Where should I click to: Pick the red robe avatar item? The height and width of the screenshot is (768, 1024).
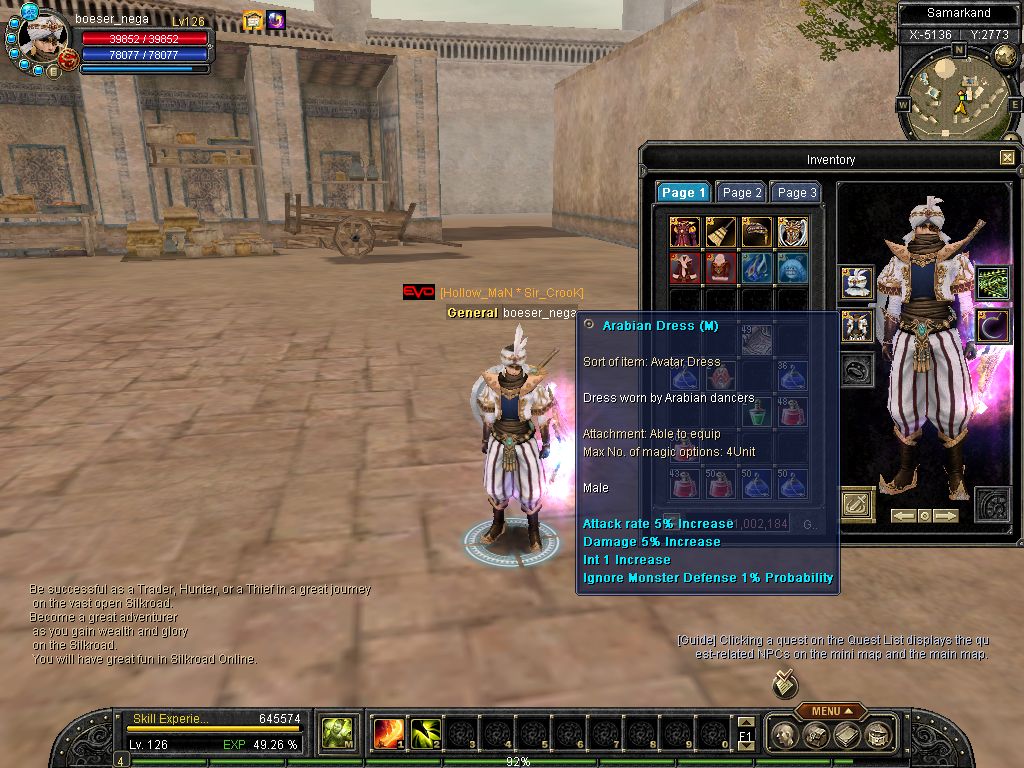coord(685,232)
